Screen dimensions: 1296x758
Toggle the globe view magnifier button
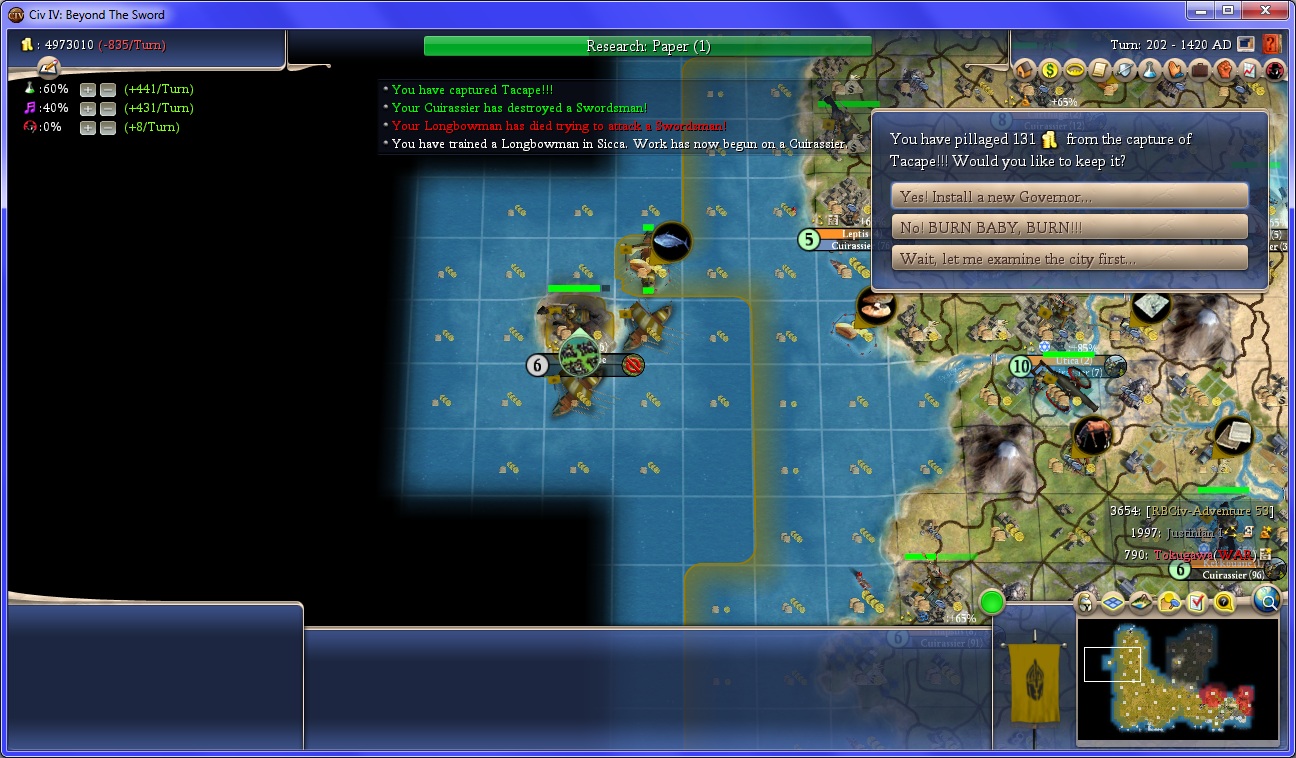tap(1266, 600)
